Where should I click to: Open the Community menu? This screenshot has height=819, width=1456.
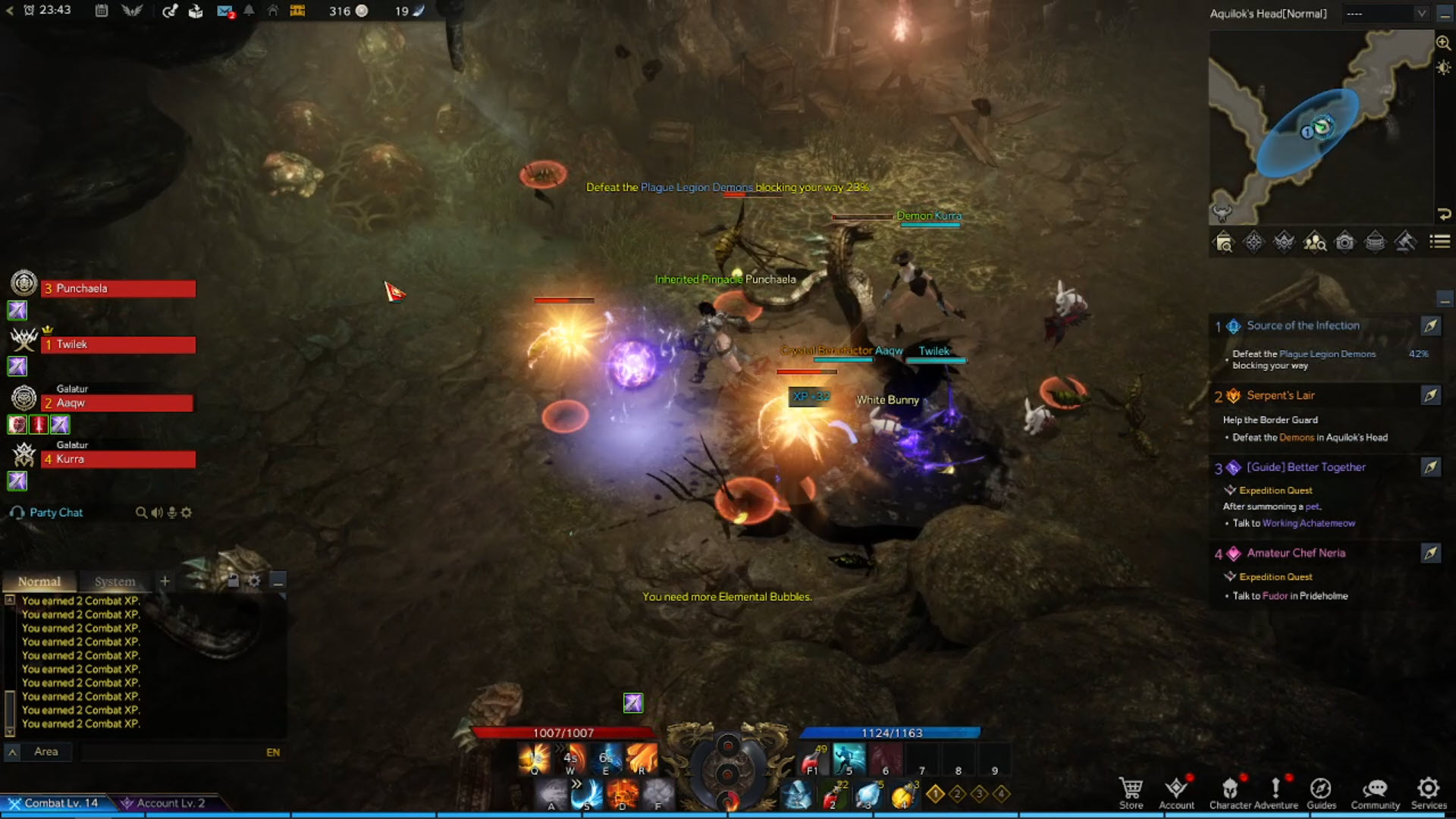pos(1375,792)
